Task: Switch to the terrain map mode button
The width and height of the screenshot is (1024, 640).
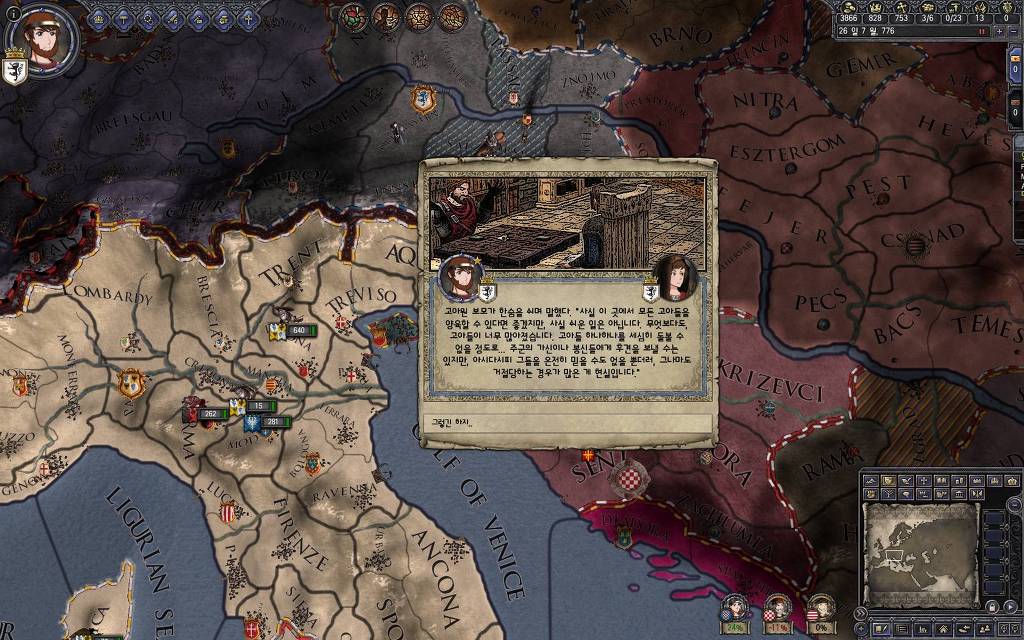Action: pyautogui.click(x=871, y=482)
